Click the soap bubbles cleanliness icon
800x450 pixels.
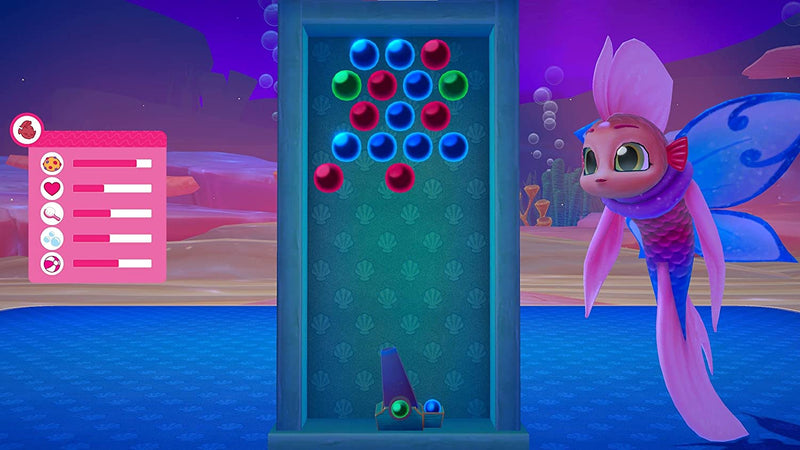51,238
